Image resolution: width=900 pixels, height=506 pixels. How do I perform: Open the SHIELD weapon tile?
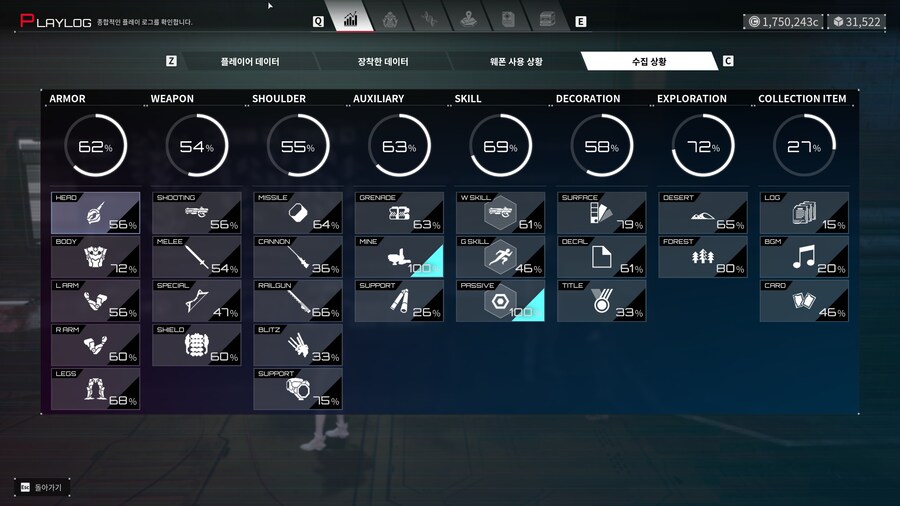[196, 345]
